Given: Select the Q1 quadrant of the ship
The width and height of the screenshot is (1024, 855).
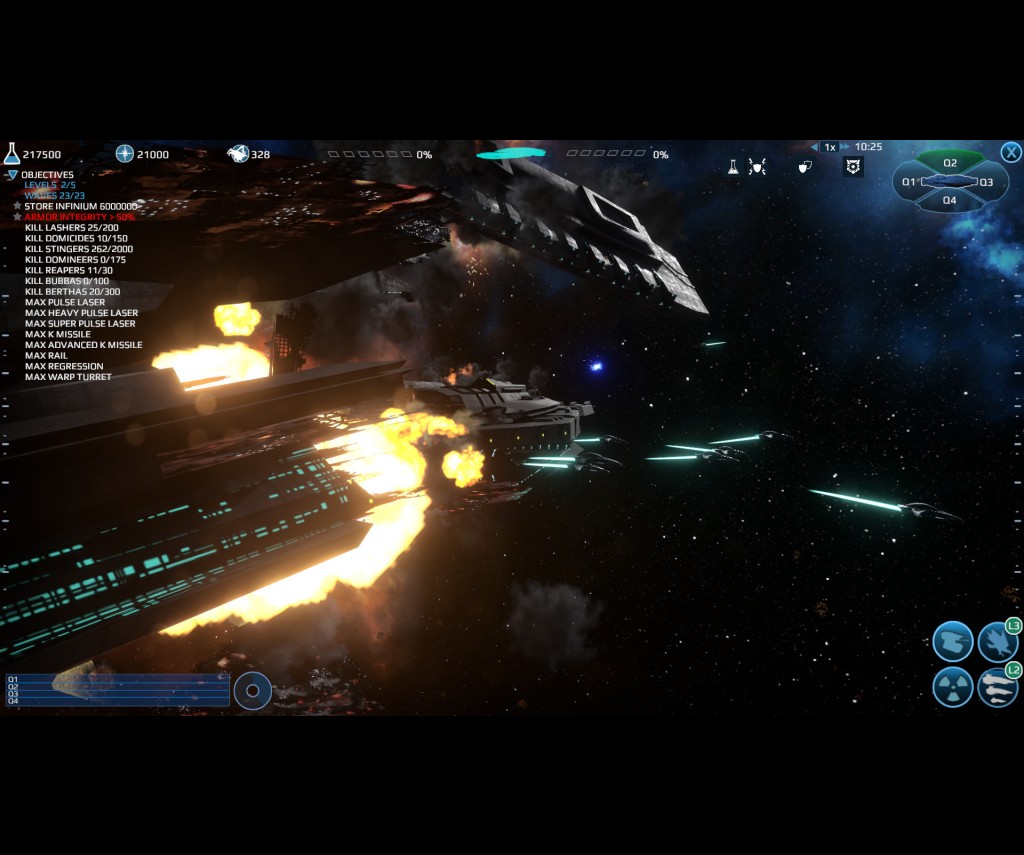Looking at the screenshot, I should [909, 182].
